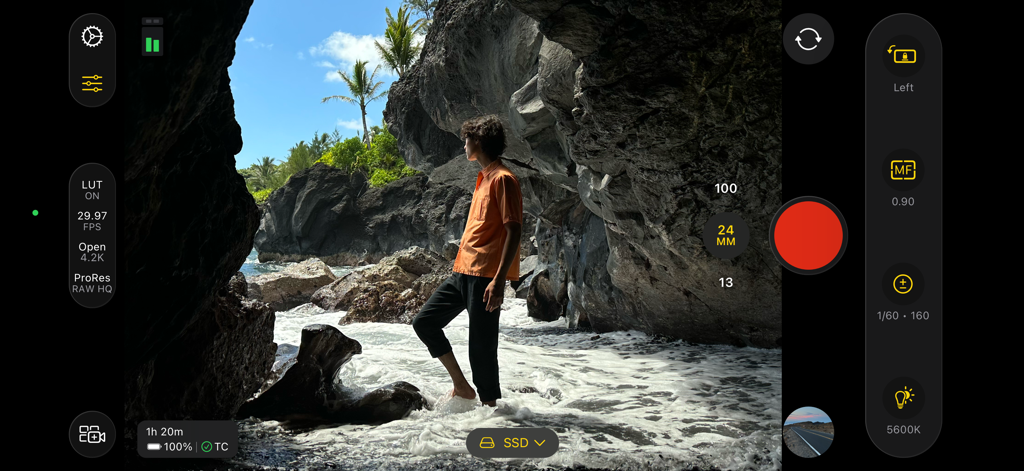Image resolution: width=1024 pixels, height=471 pixels.
Task: Choose the 24 MM lens option
Action: click(726, 236)
